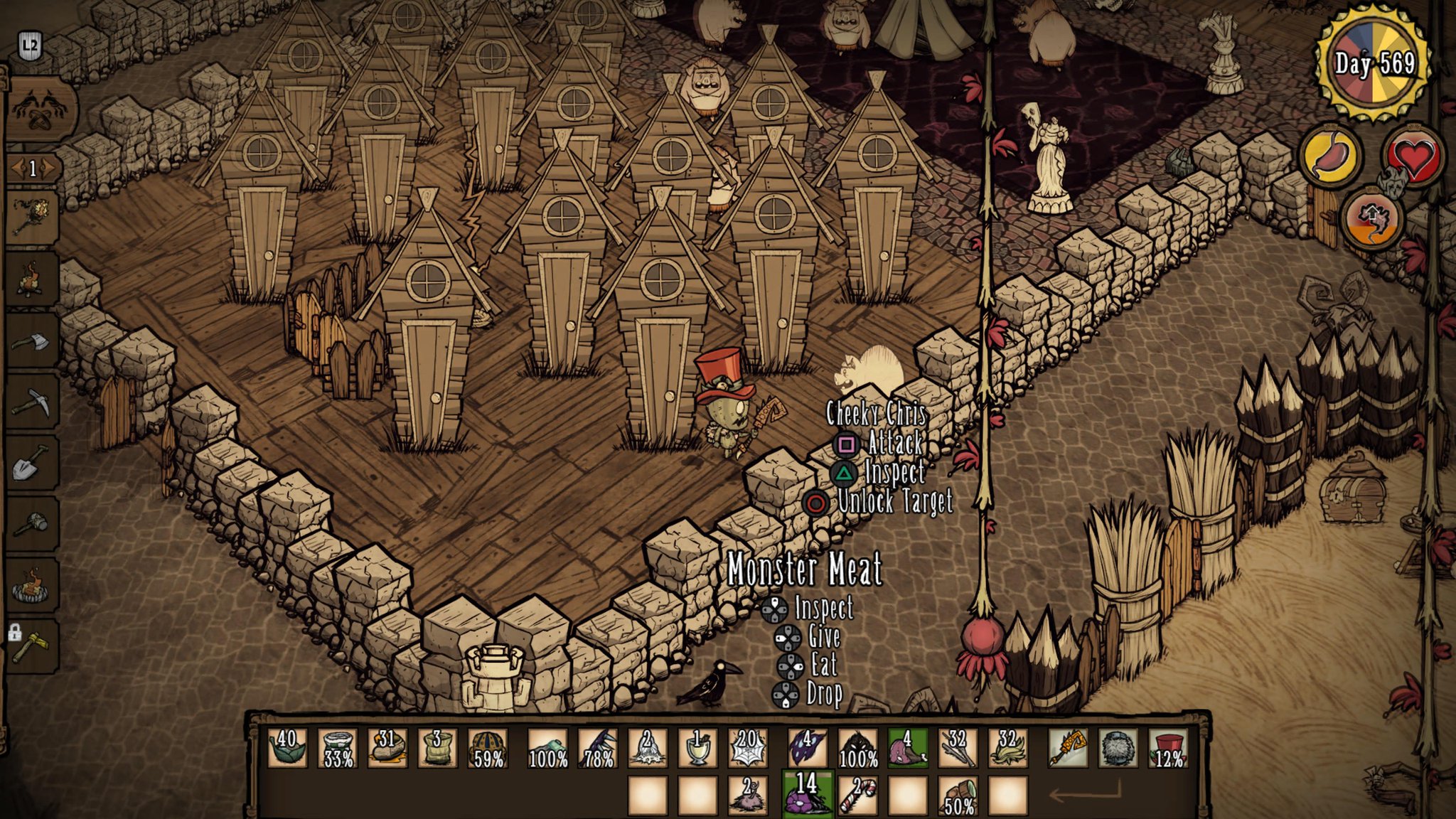Select the candy cane backpack slot

coord(857,795)
